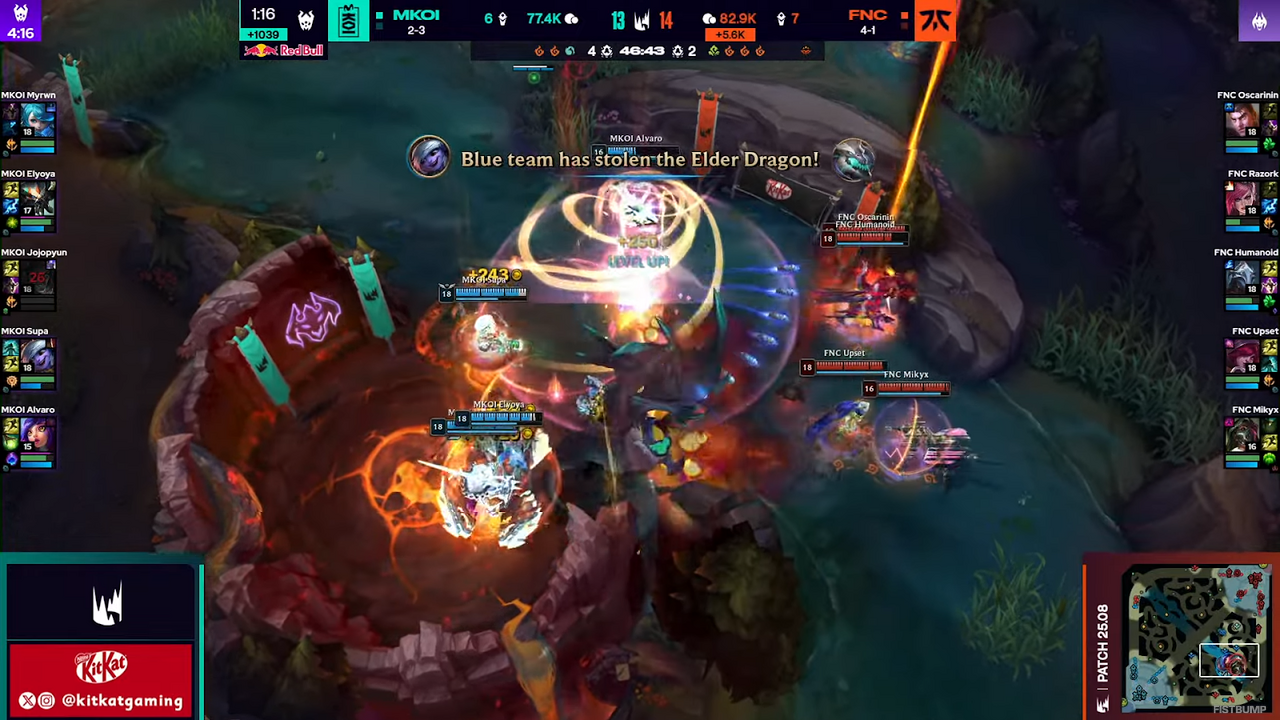Choose FNC Razork's champion portrait
Viewport: 1280px width, 720px height.
tap(1242, 197)
